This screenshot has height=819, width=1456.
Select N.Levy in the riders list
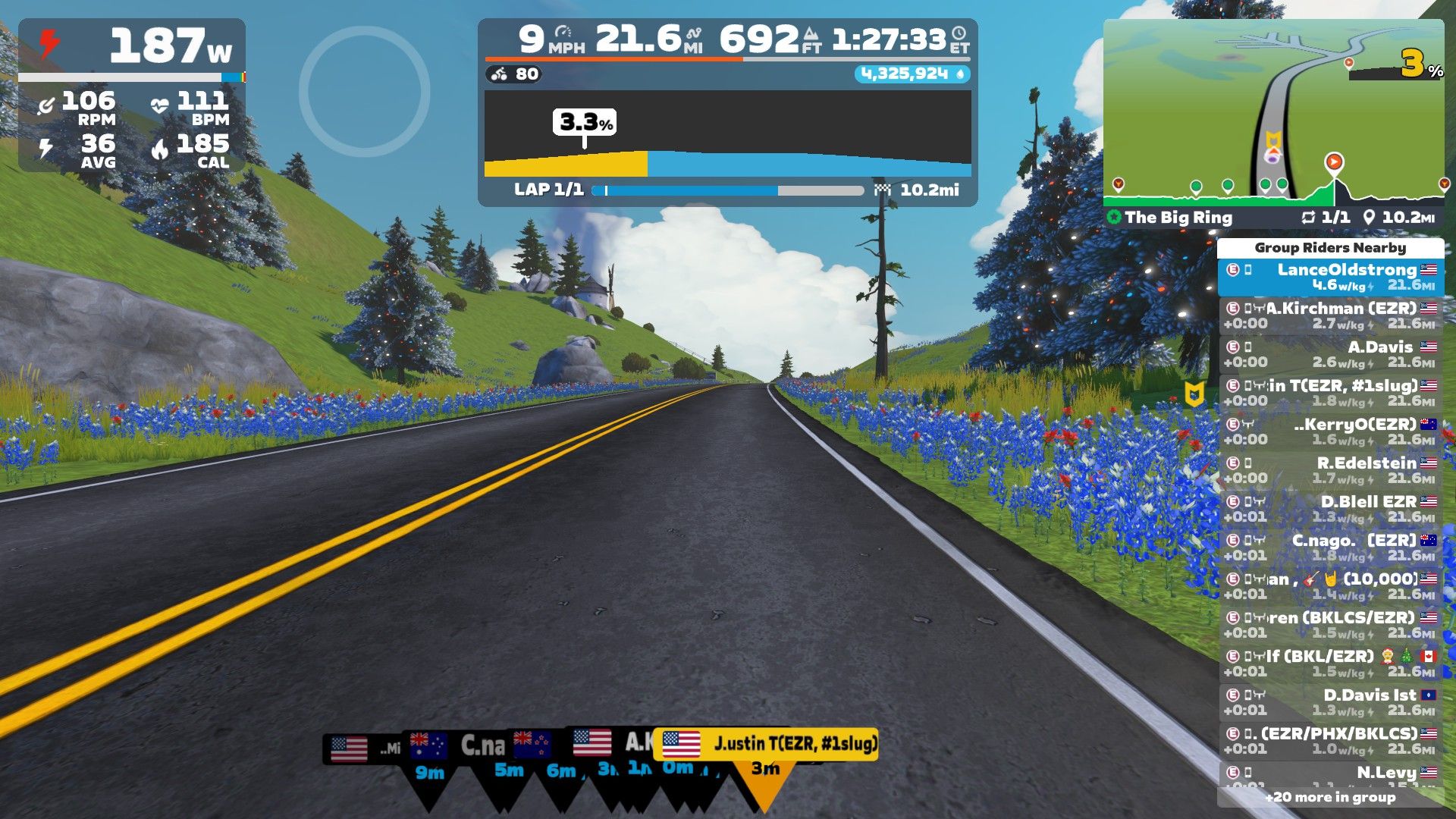(x=1331, y=773)
